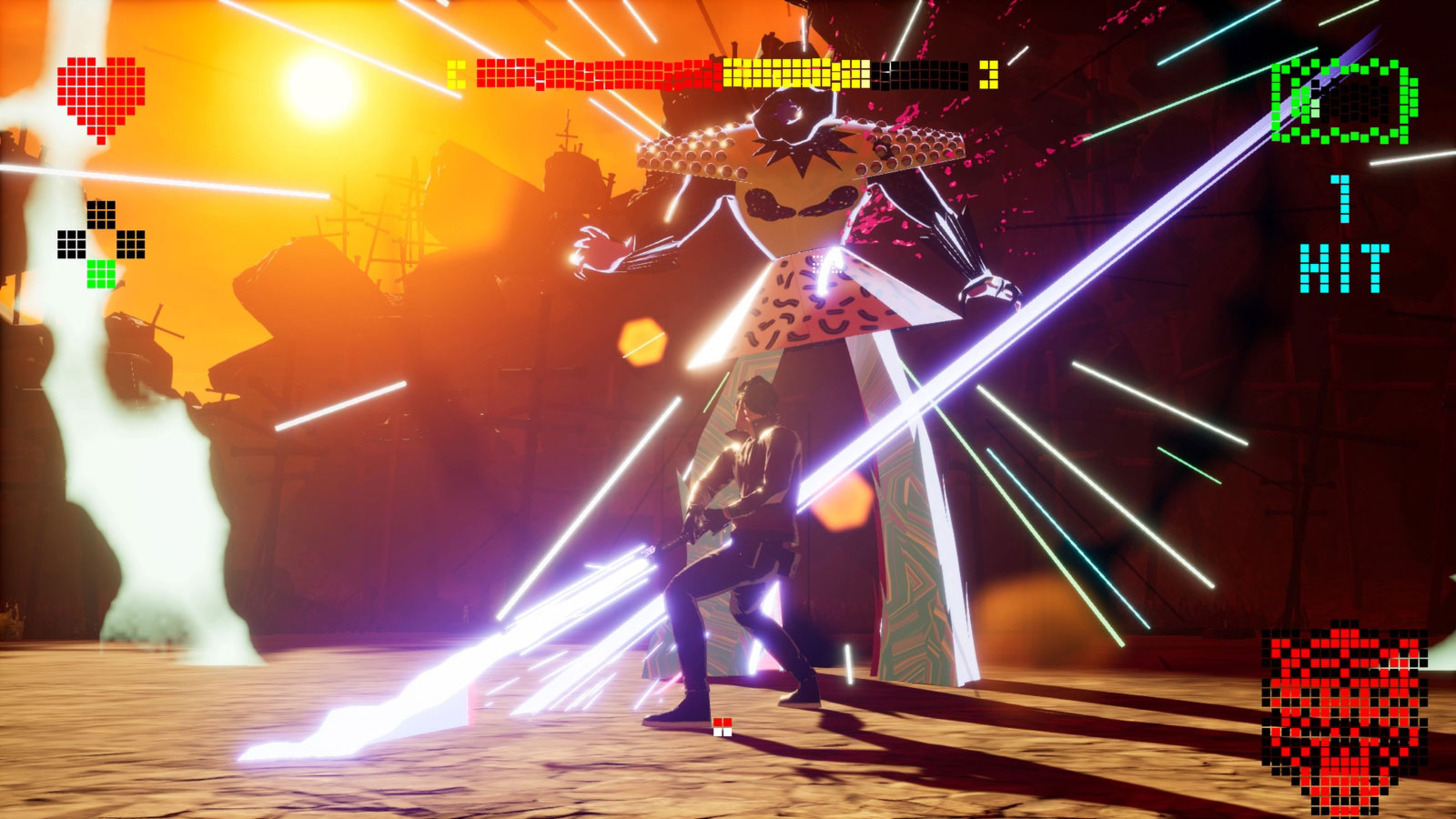Click the red pixel tiger tension icon

[x=1344, y=719]
